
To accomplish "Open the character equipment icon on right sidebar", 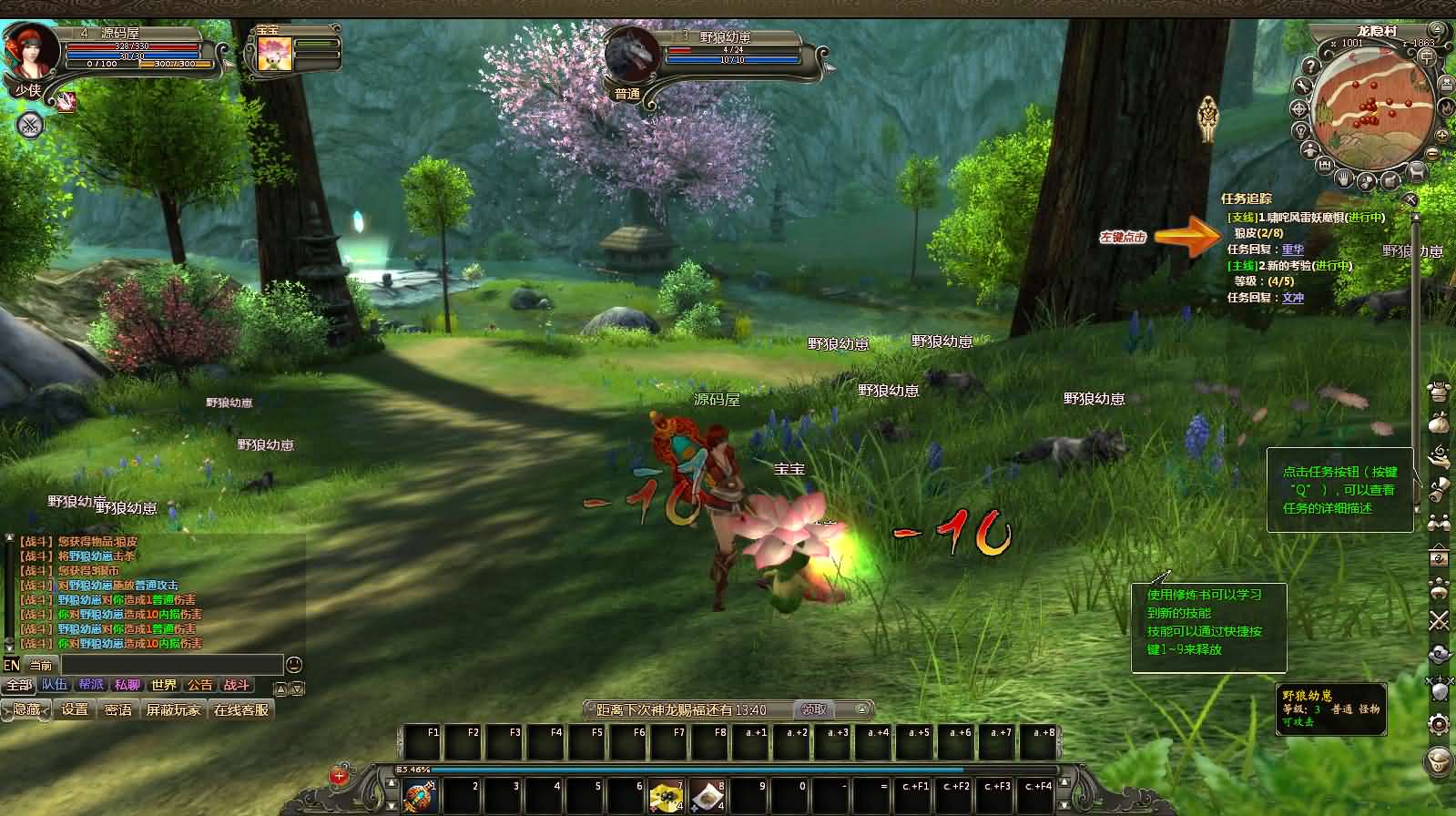I will click(1439, 390).
